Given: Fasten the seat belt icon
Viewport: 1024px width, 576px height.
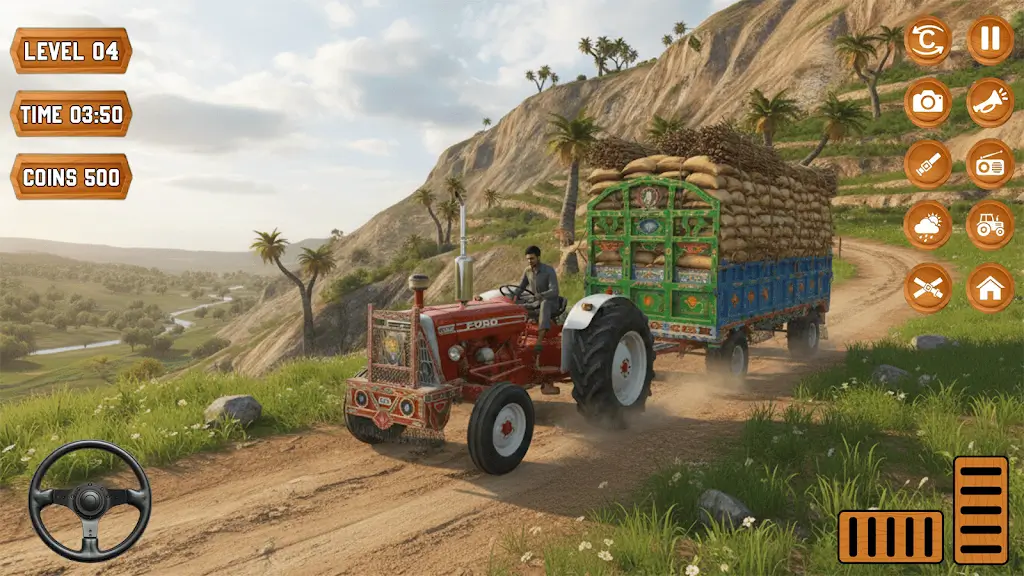Looking at the screenshot, I should pos(928,164).
